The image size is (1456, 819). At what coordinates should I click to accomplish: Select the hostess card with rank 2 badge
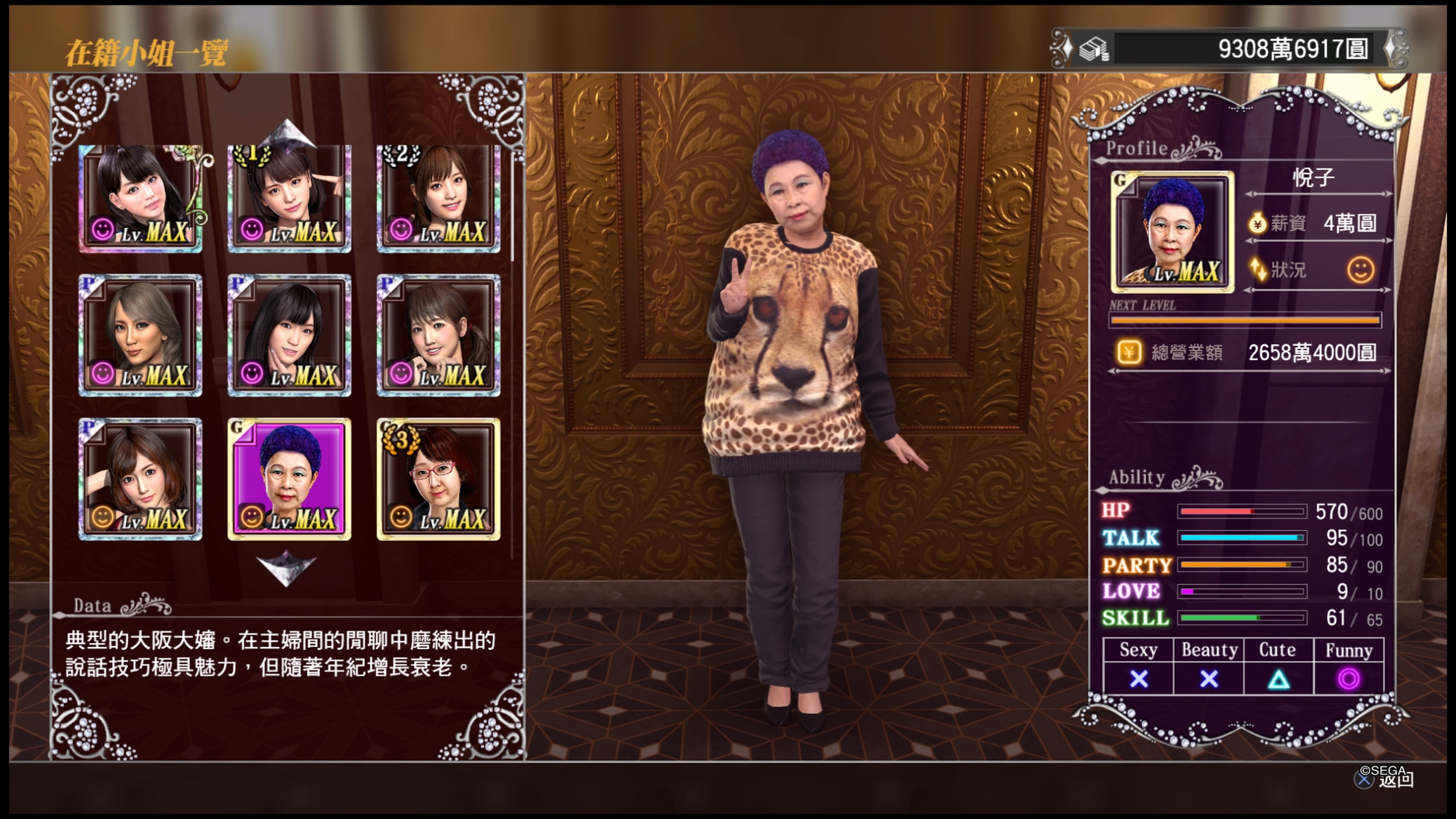click(438, 198)
